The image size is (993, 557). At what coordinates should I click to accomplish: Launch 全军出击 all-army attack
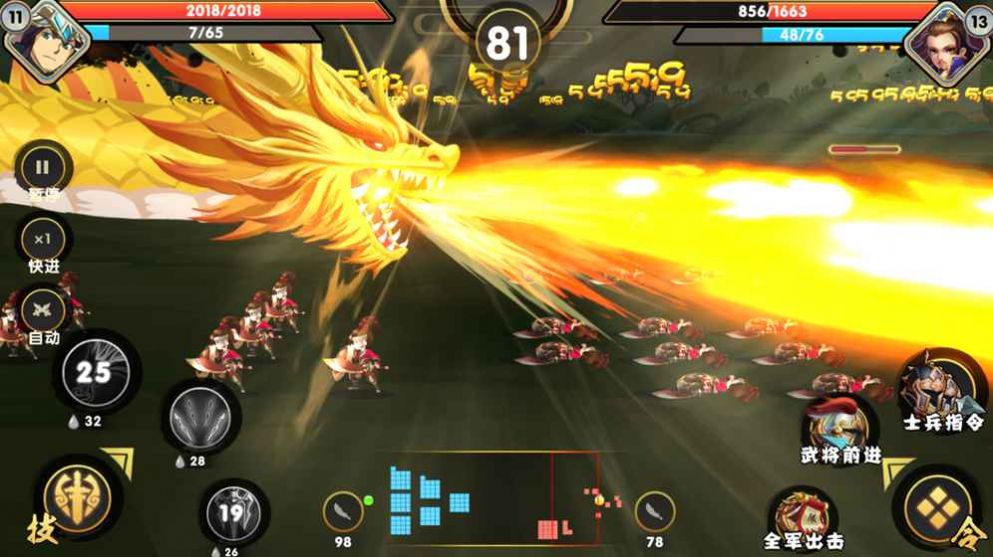click(x=801, y=512)
